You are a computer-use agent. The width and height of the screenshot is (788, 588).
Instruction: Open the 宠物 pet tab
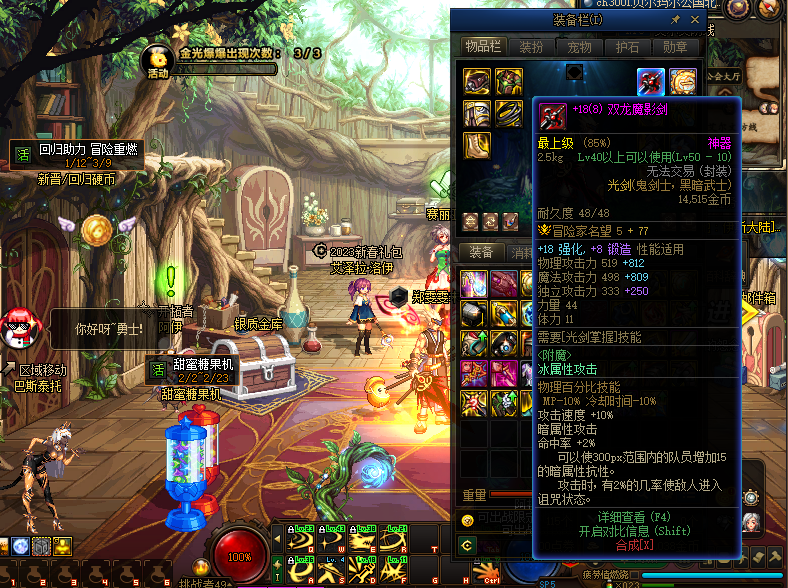pyautogui.click(x=581, y=47)
